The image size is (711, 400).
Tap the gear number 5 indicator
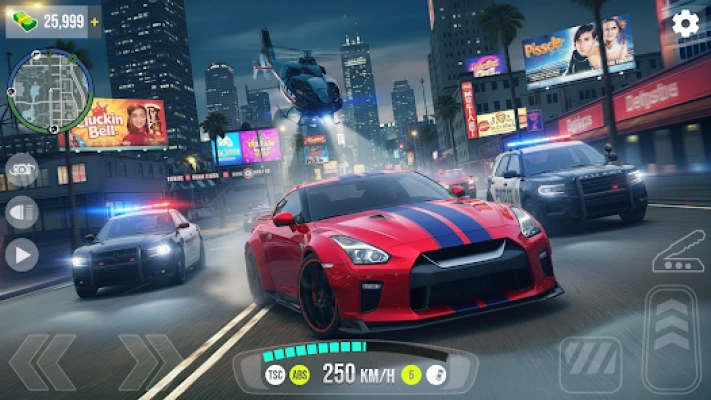point(410,375)
